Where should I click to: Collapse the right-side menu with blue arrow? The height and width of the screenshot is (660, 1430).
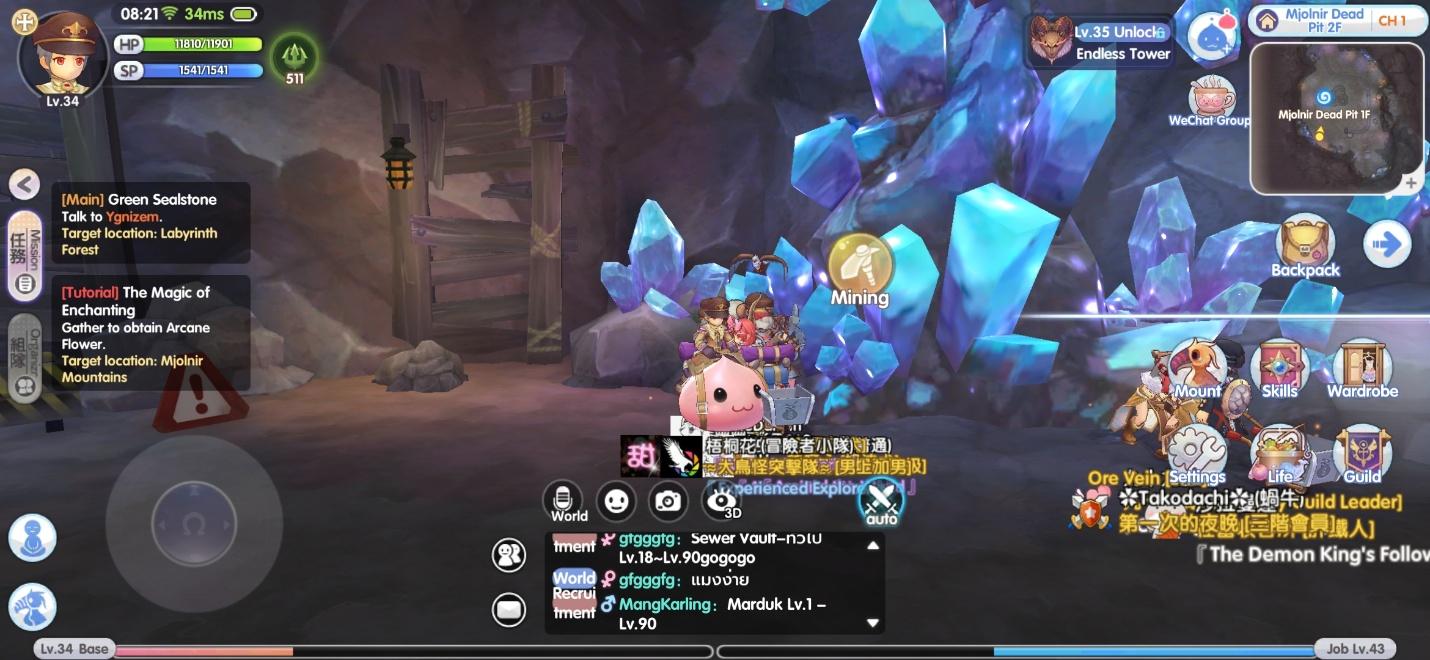[x=1387, y=245]
